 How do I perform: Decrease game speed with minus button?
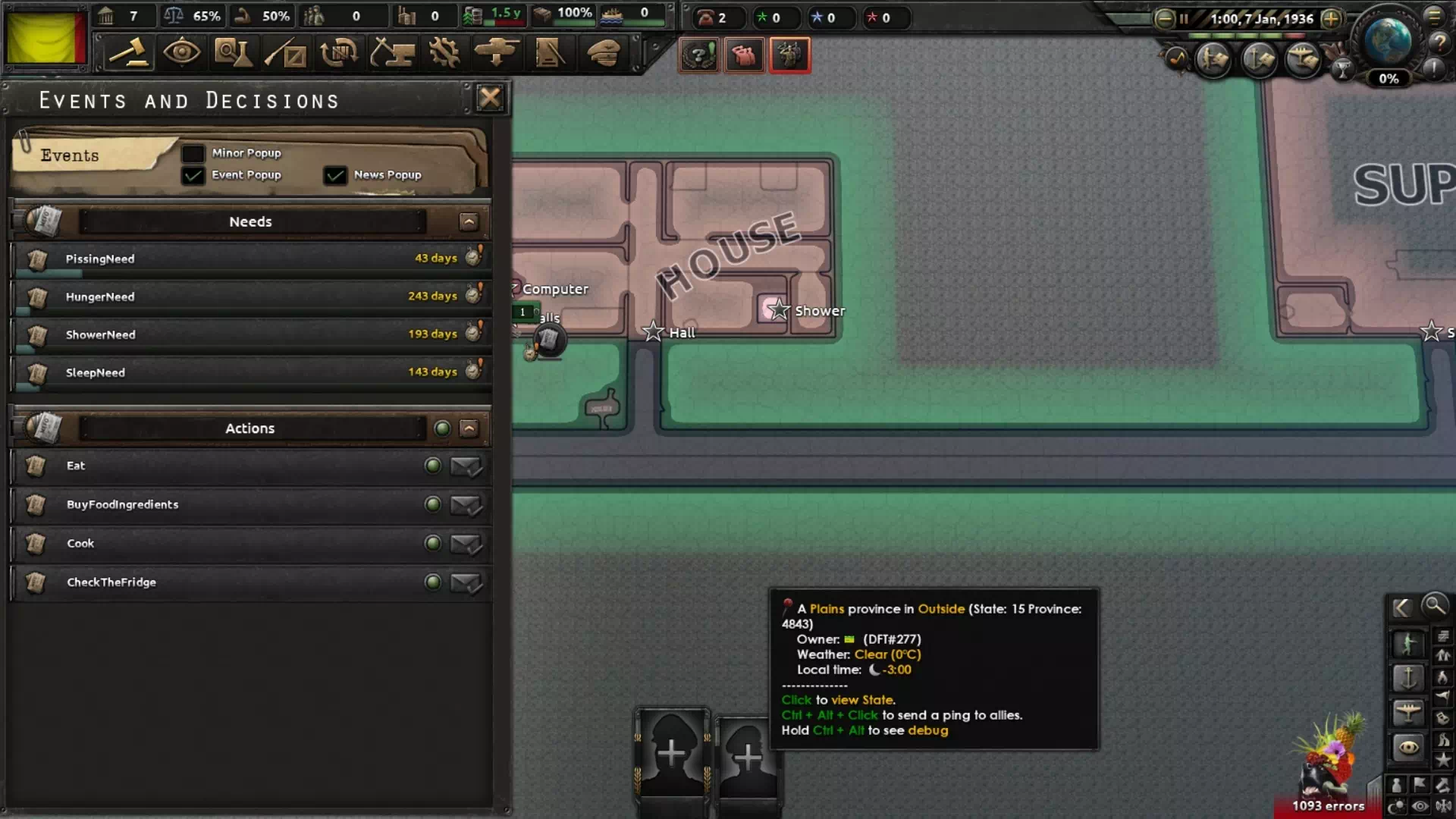click(x=1164, y=19)
